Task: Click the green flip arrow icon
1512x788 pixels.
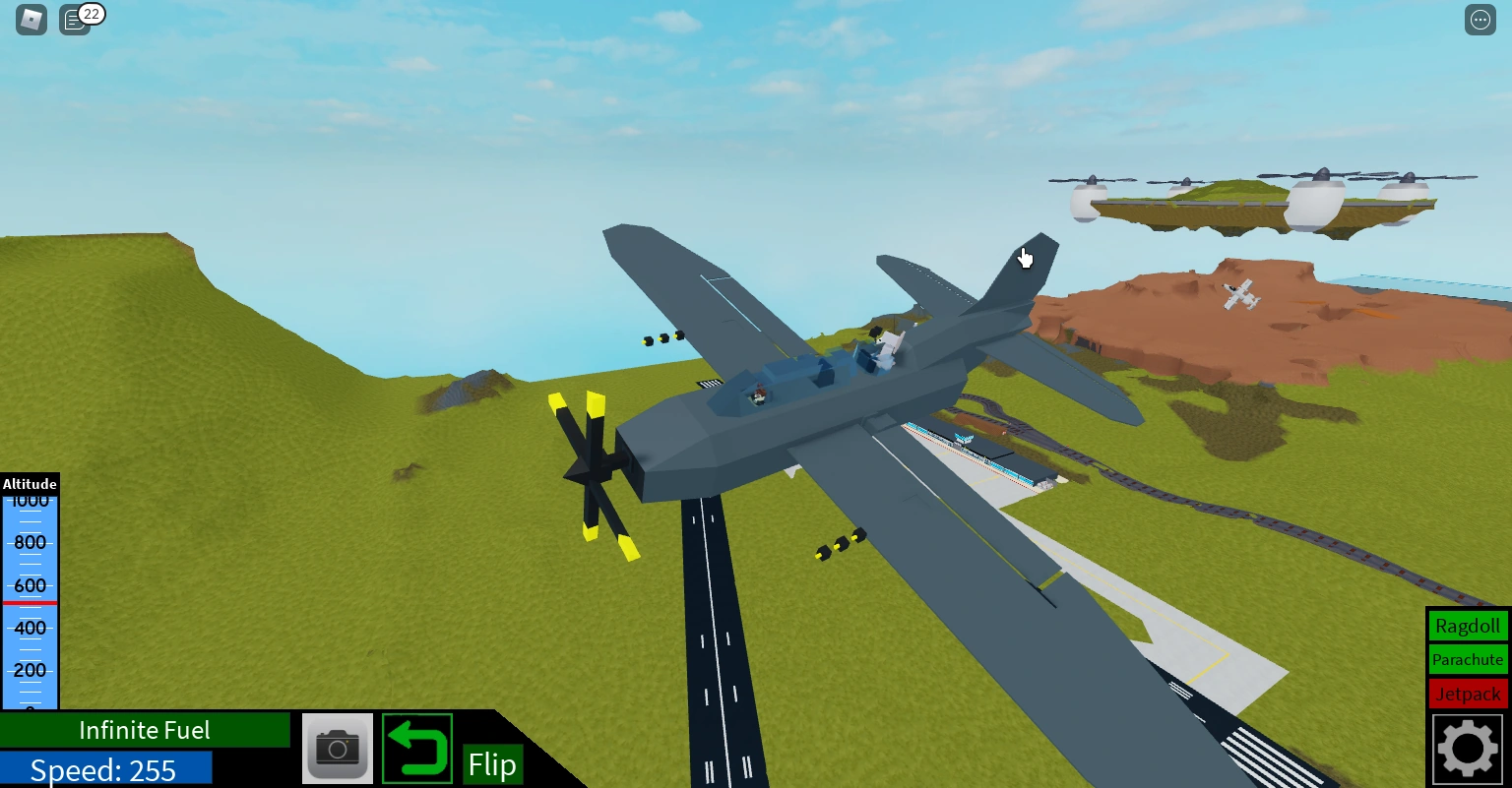Action: coord(416,748)
